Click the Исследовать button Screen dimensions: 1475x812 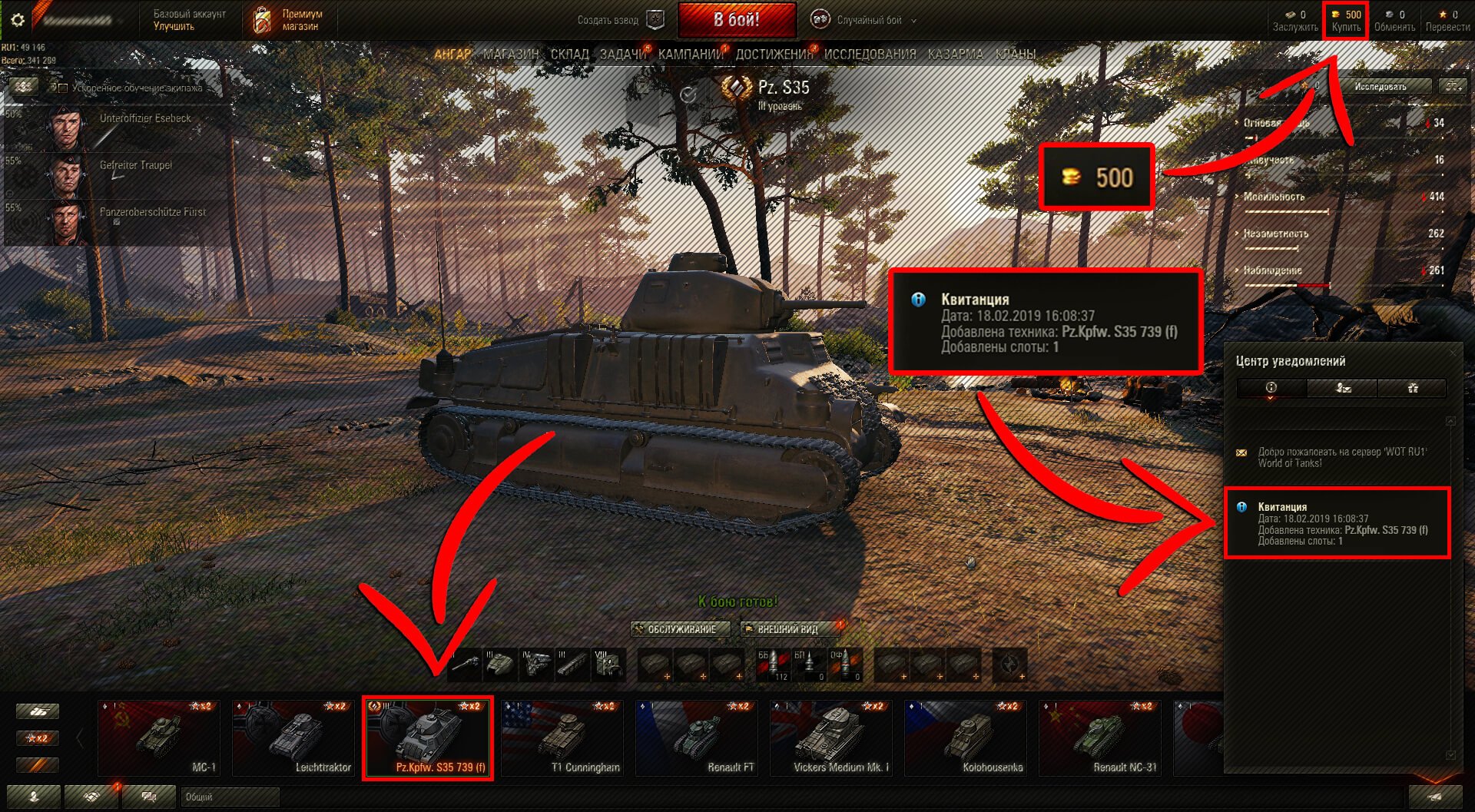pyautogui.click(x=1380, y=87)
